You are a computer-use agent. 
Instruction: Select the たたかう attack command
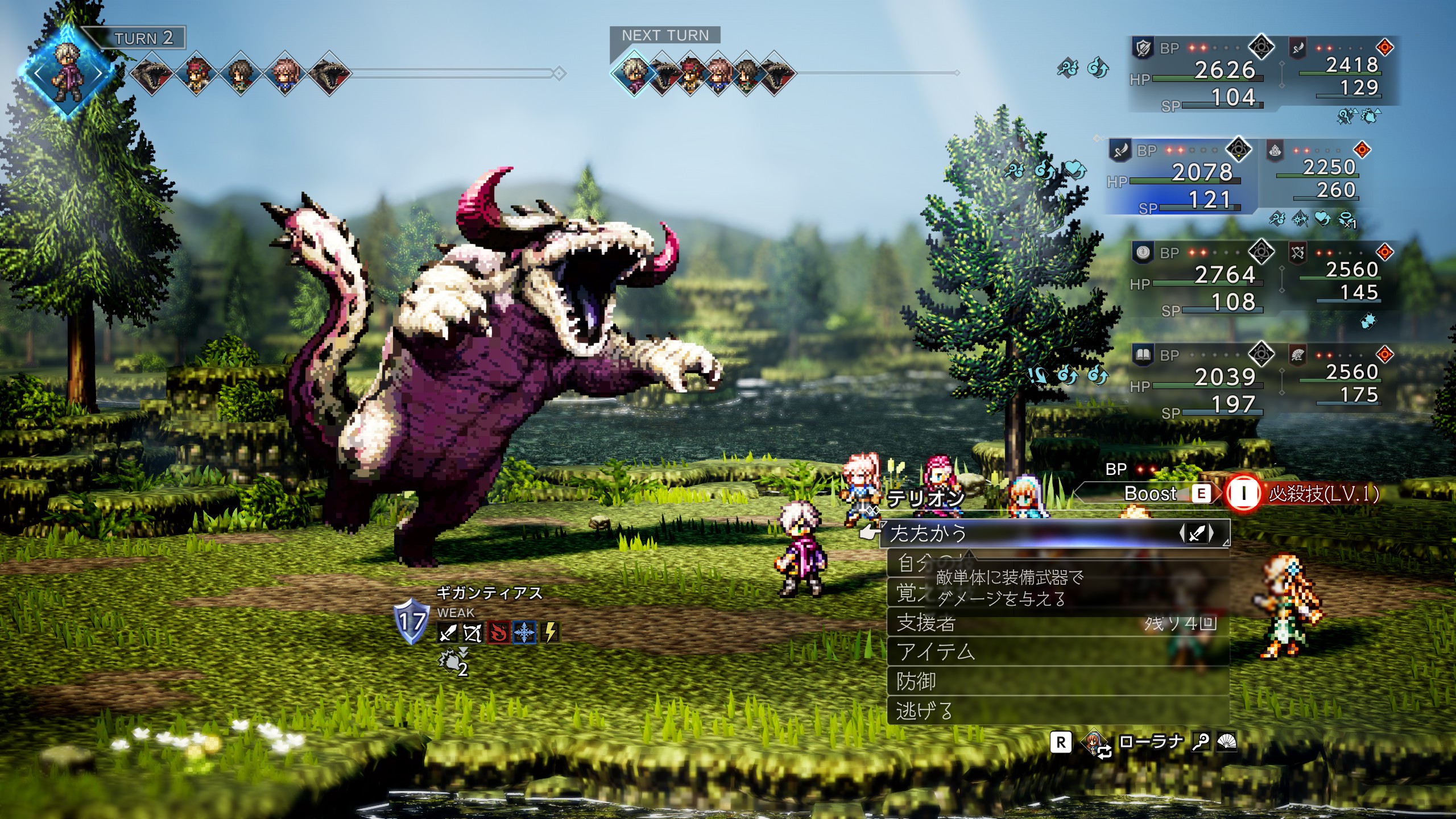click(x=928, y=533)
